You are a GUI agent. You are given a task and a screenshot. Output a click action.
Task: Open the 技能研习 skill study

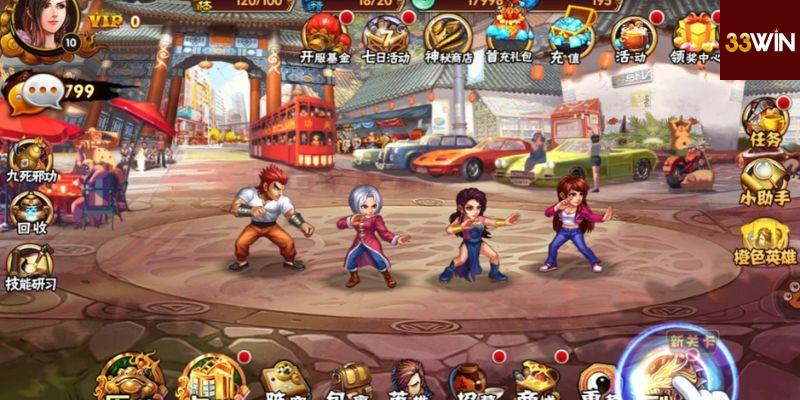pyautogui.click(x=30, y=267)
